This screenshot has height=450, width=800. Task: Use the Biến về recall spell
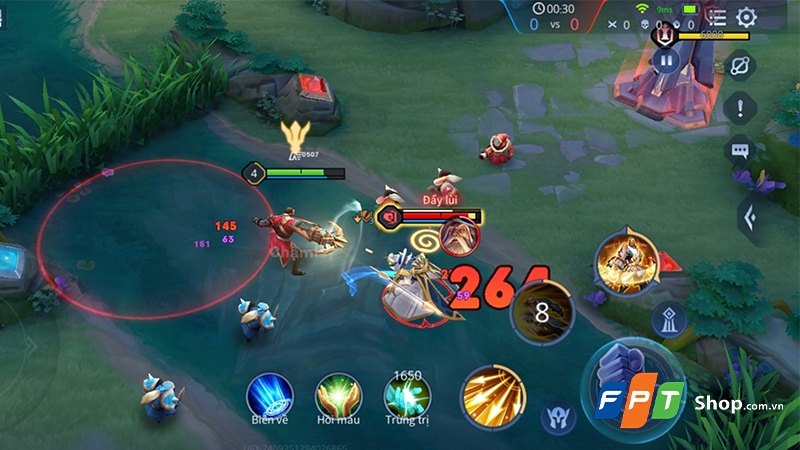[x=270, y=395]
